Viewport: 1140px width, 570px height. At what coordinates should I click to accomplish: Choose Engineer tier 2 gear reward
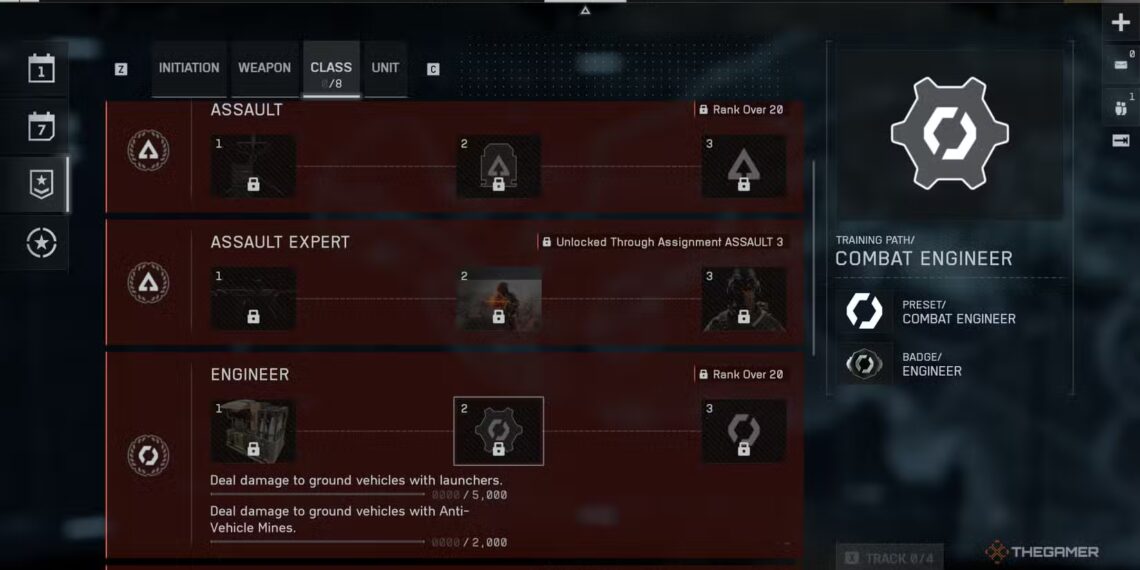[x=498, y=431]
